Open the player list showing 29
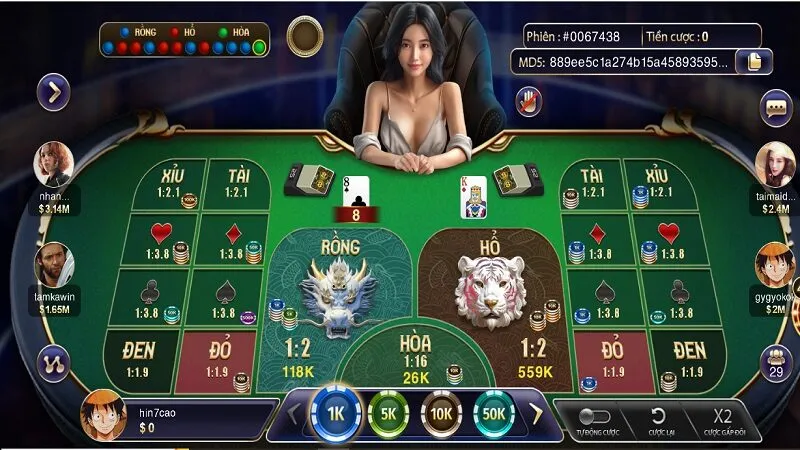 pyautogui.click(x=776, y=363)
